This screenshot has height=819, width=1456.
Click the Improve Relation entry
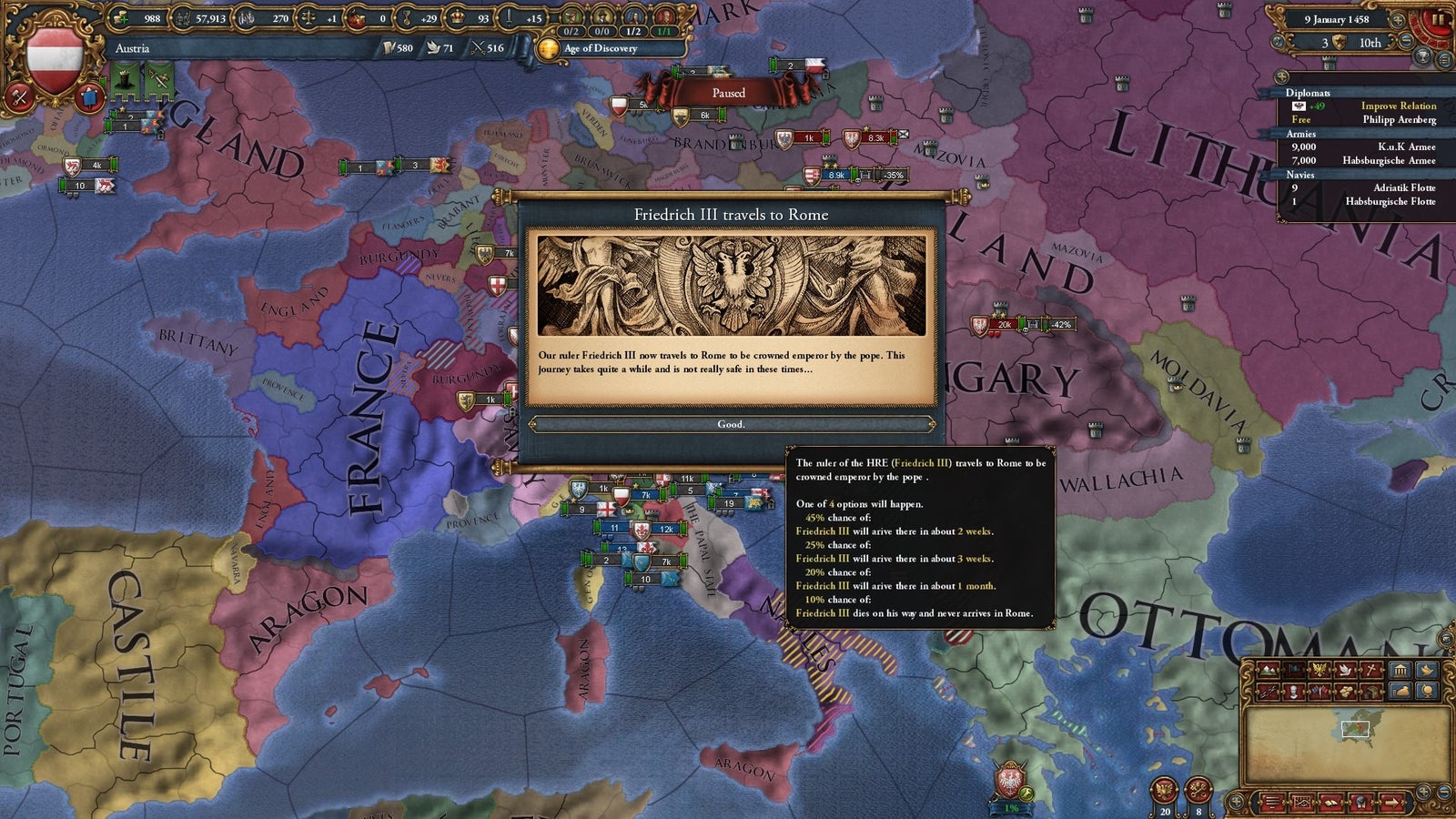[1399, 106]
